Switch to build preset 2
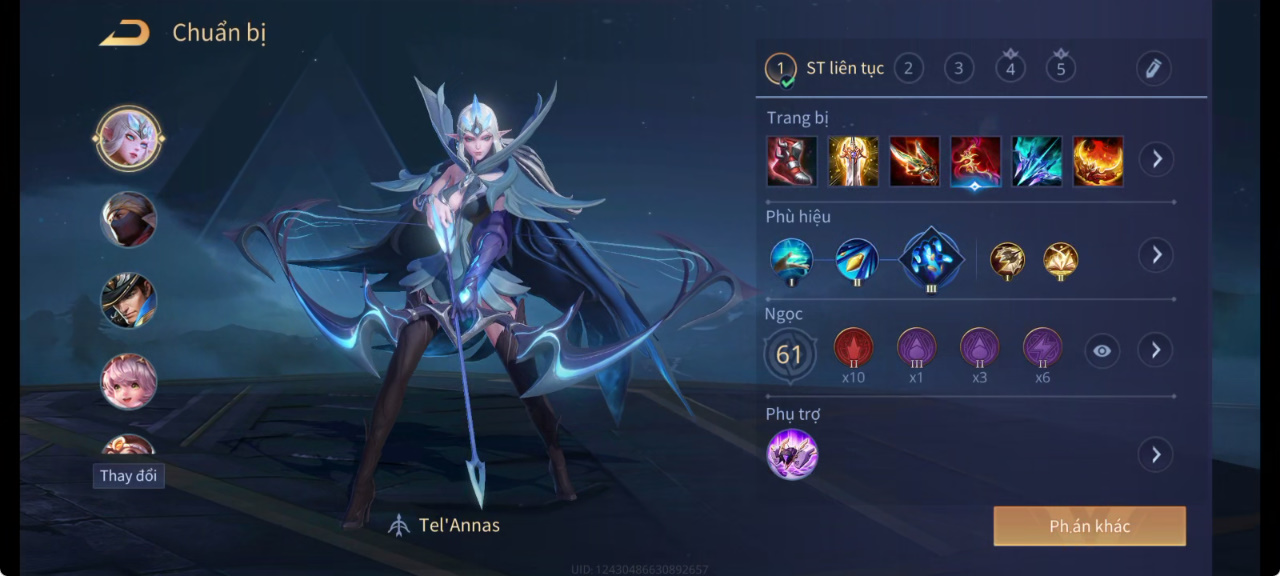The width and height of the screenshot is (1280, 576). pyautogui.click(x=908, y=68)
